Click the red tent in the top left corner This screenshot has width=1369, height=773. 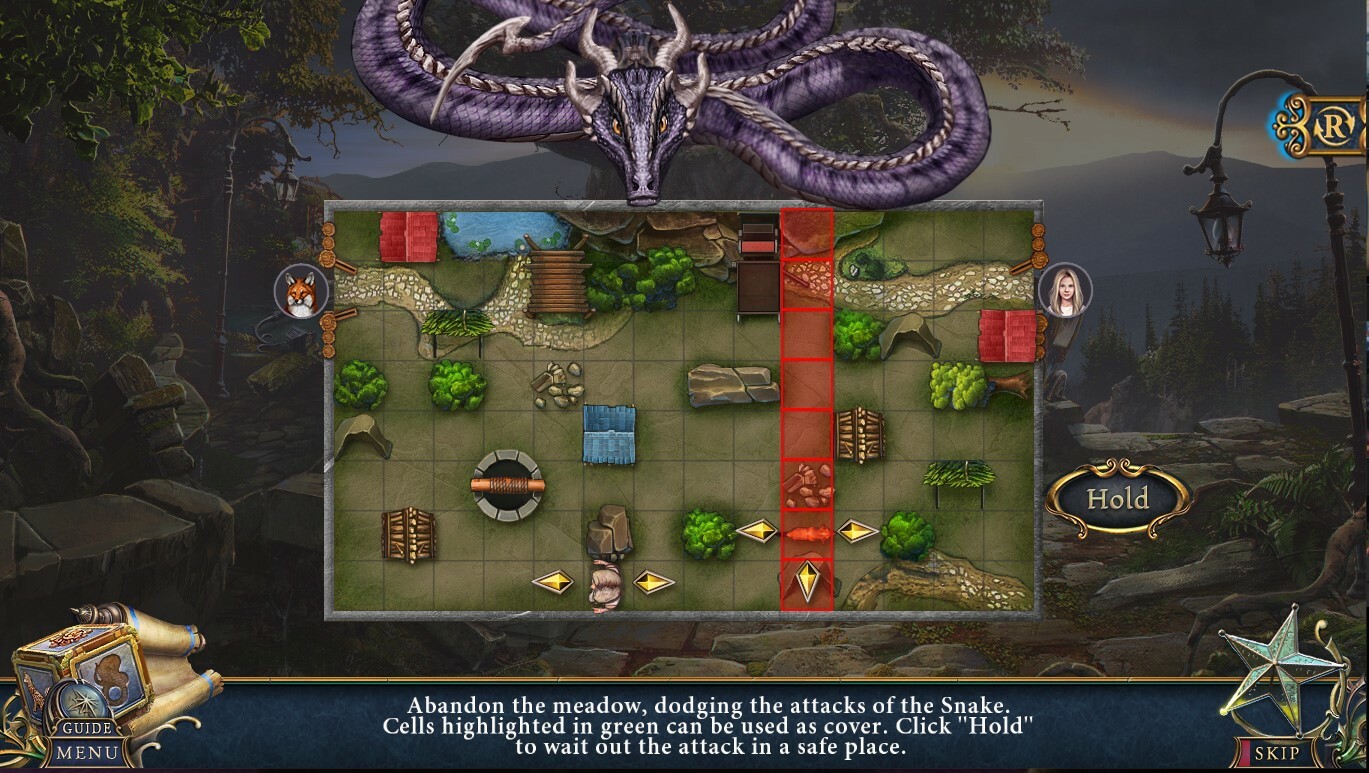coord(410,237)
